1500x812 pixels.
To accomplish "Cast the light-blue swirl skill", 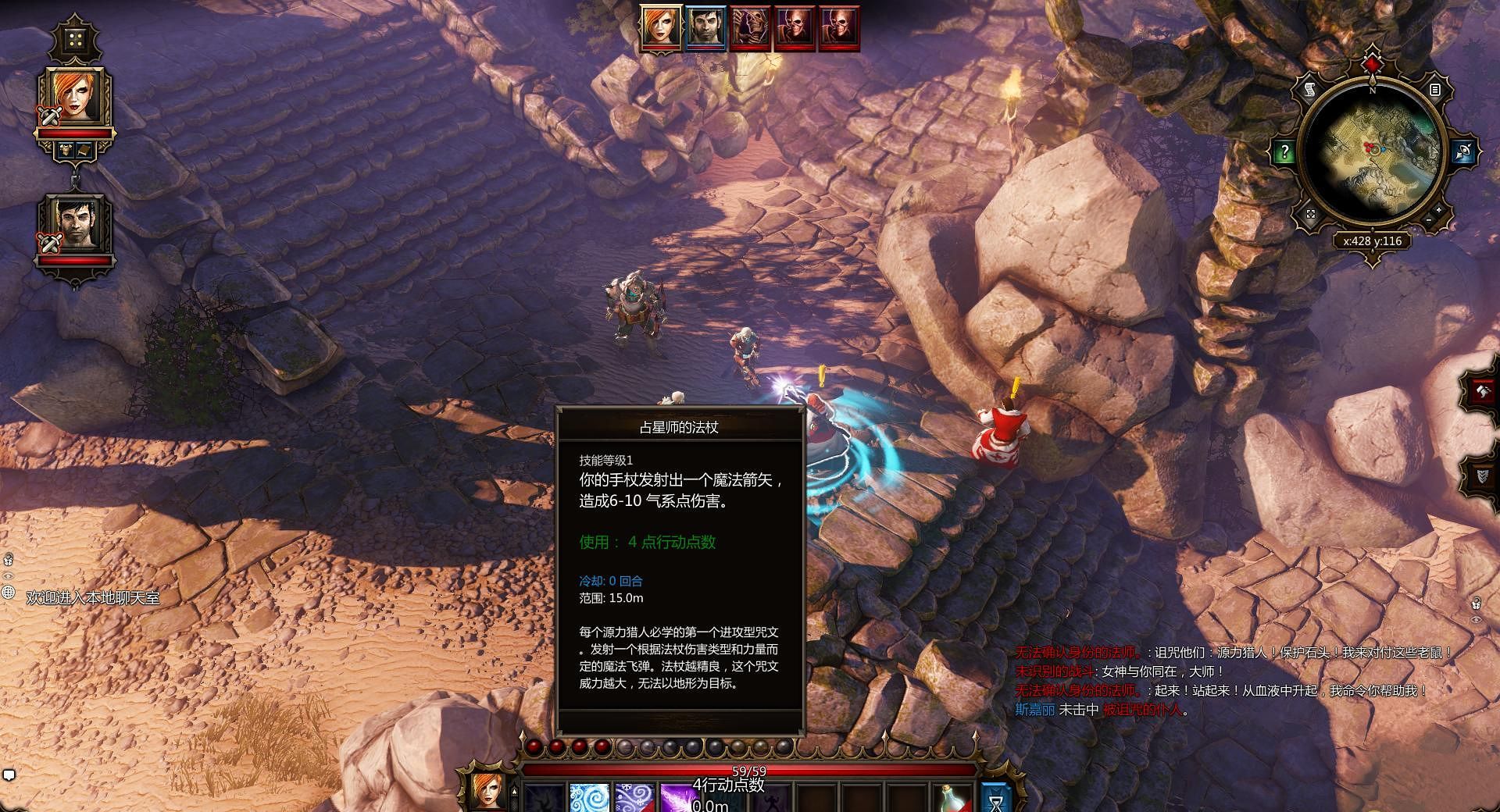I will click(588, 798).
